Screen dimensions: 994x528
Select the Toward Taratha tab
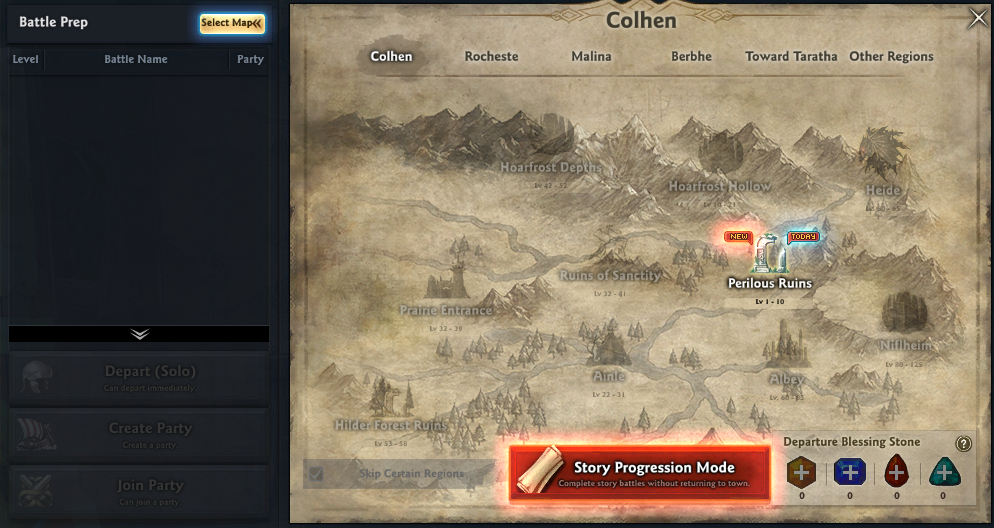tap(791, 57)
